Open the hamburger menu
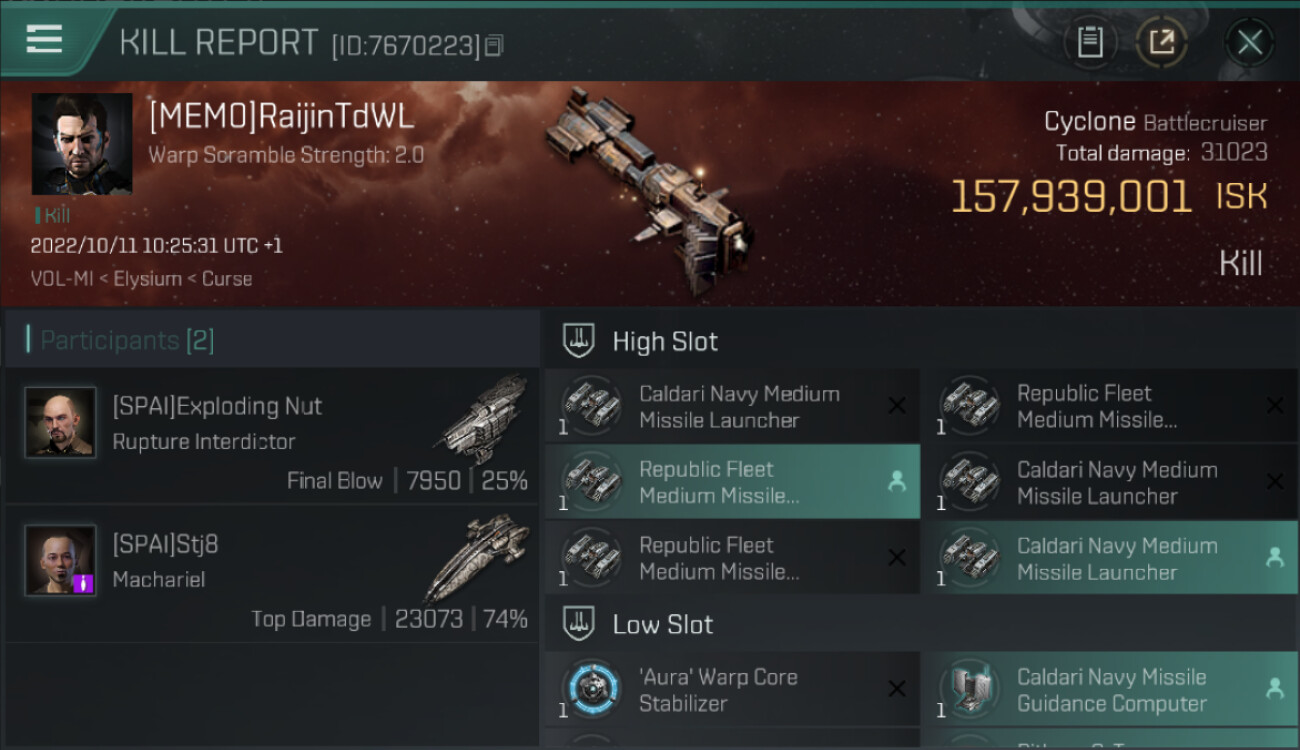The image size is (1300, 750). [45, 40]
